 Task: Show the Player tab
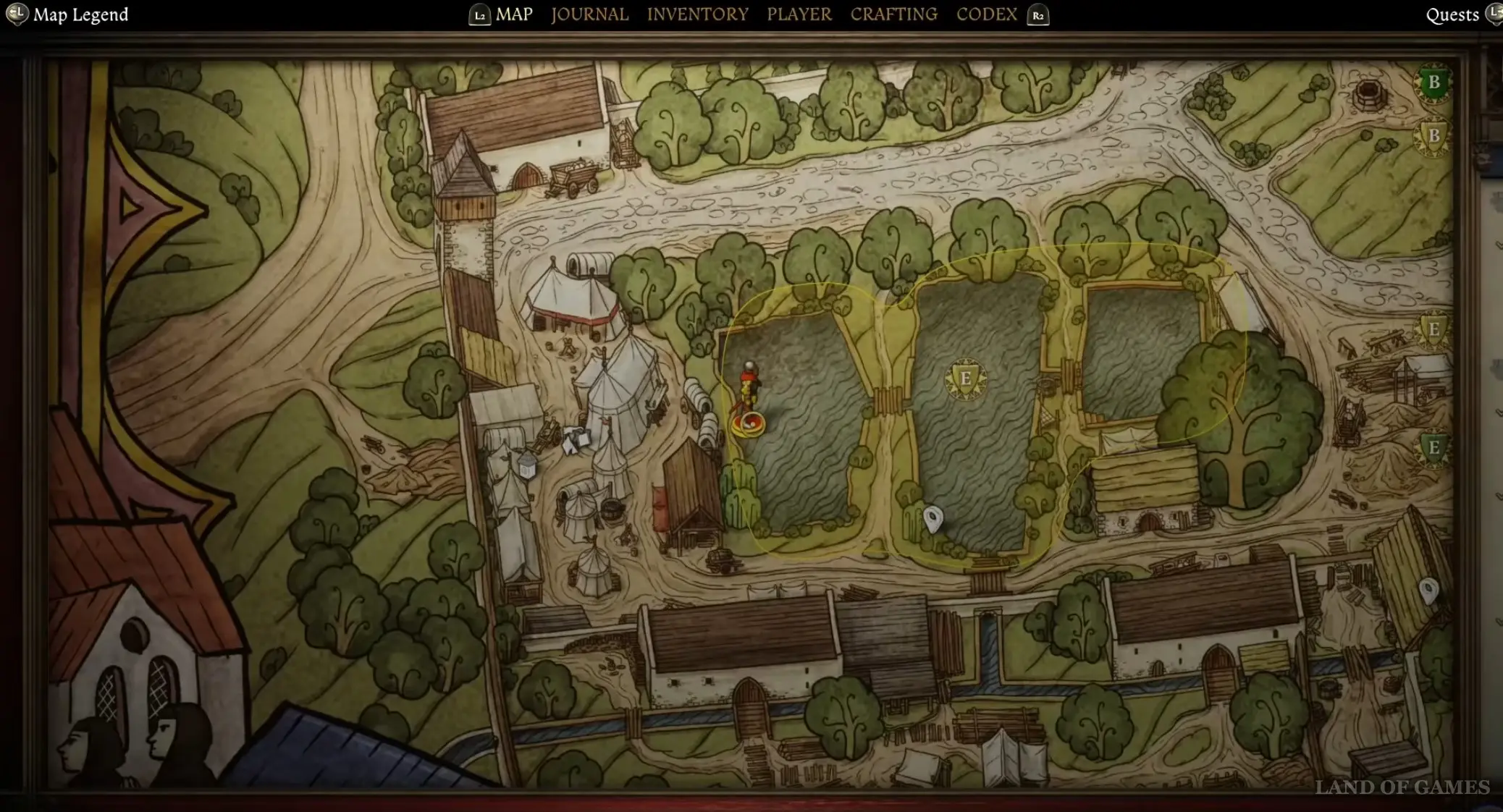(x=799, y=14)
